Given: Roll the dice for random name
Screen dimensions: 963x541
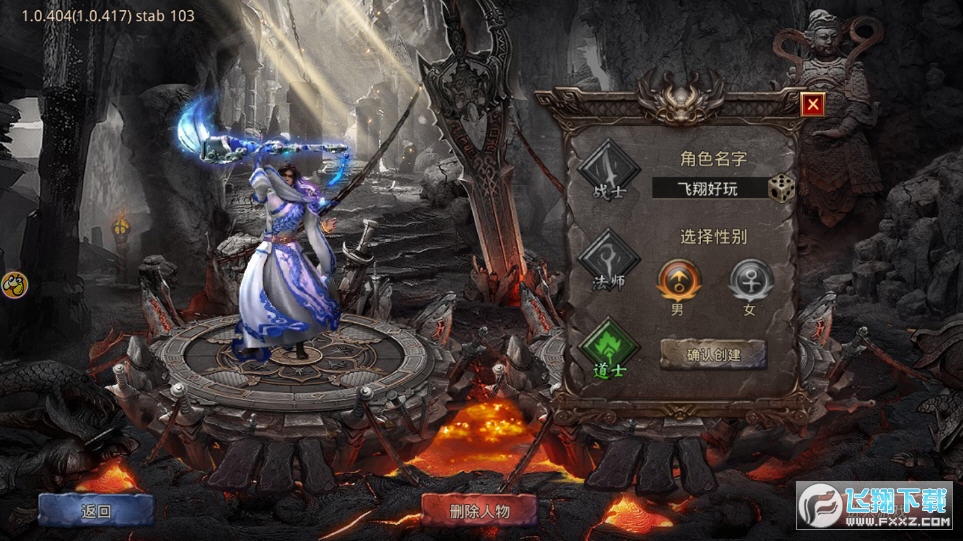Looking at the screenshot, I should (x=781, y=188).
